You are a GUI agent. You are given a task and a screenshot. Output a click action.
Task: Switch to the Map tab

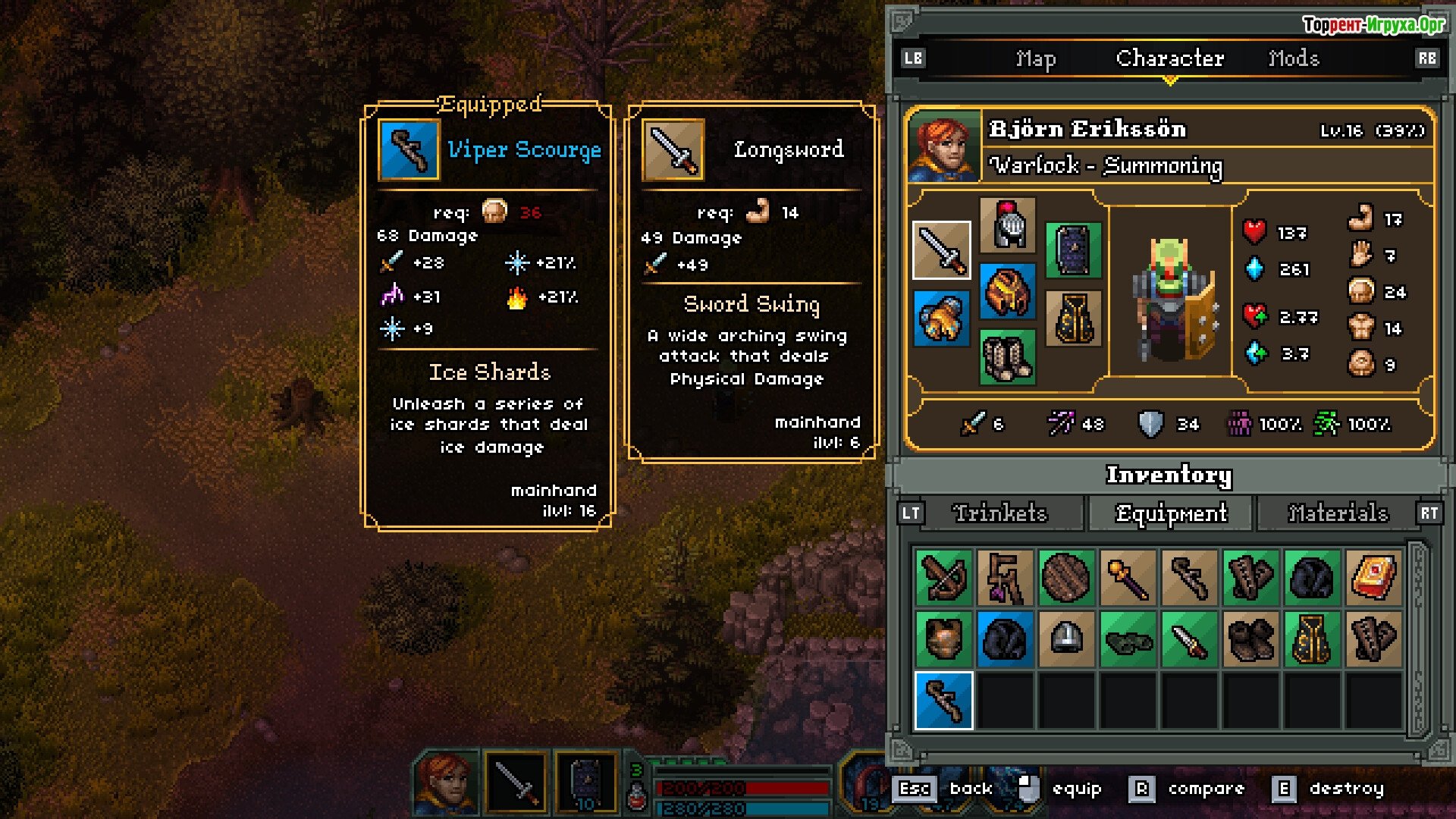1035,58
